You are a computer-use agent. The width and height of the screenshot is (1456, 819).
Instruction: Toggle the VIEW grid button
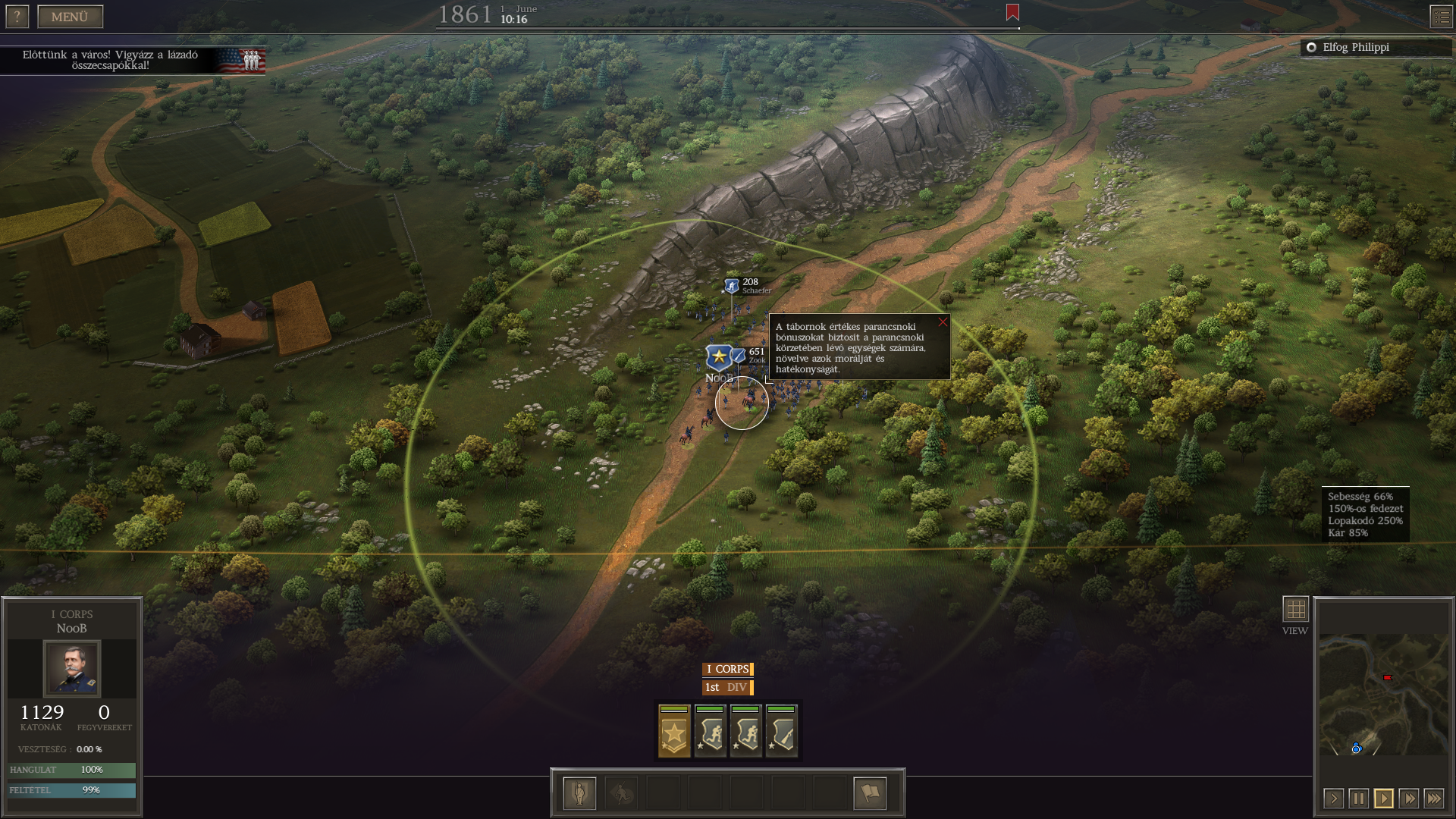click(1295, 609)
